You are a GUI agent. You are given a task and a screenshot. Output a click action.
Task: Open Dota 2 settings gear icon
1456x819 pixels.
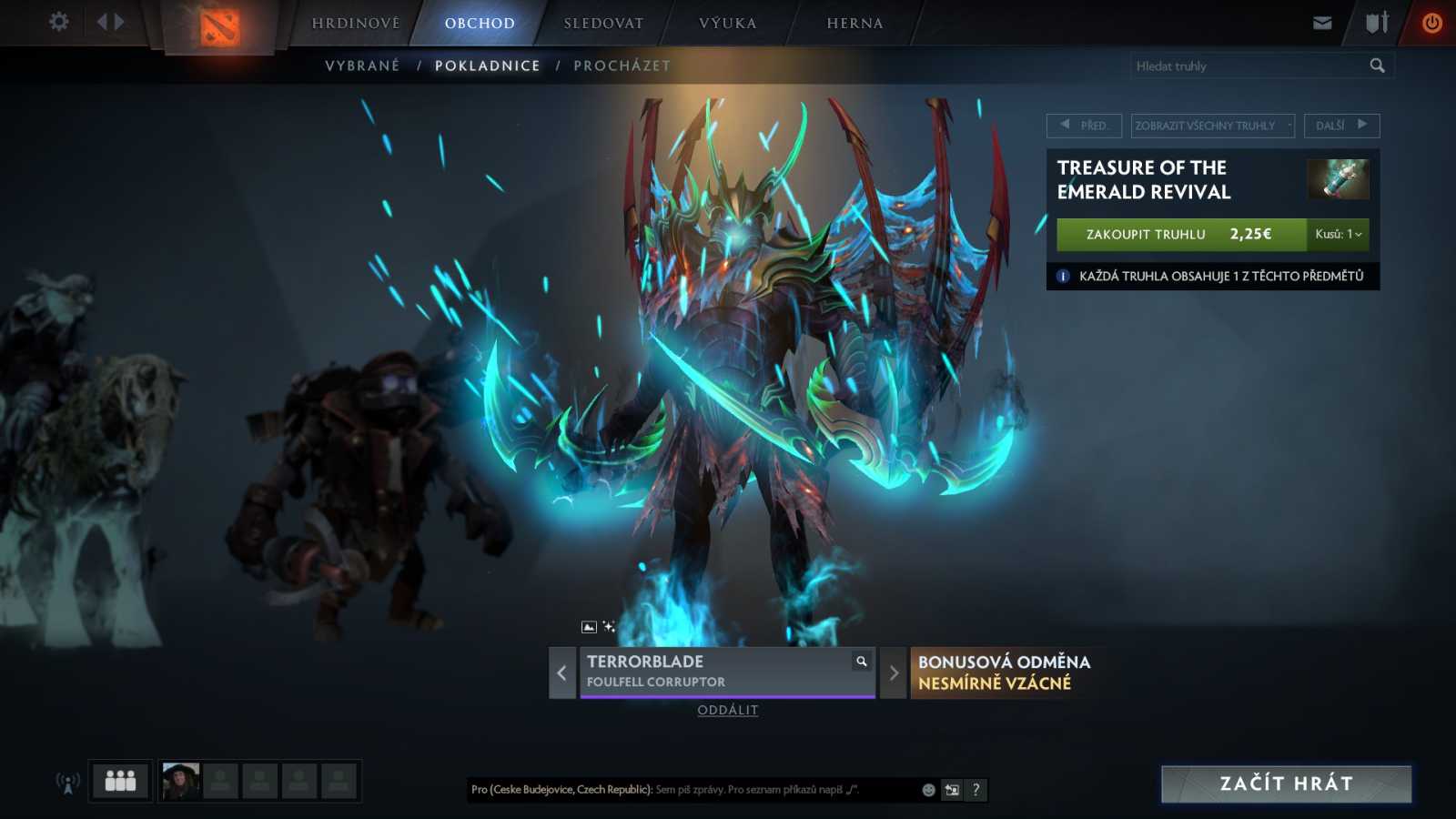(x=58, y=22)
